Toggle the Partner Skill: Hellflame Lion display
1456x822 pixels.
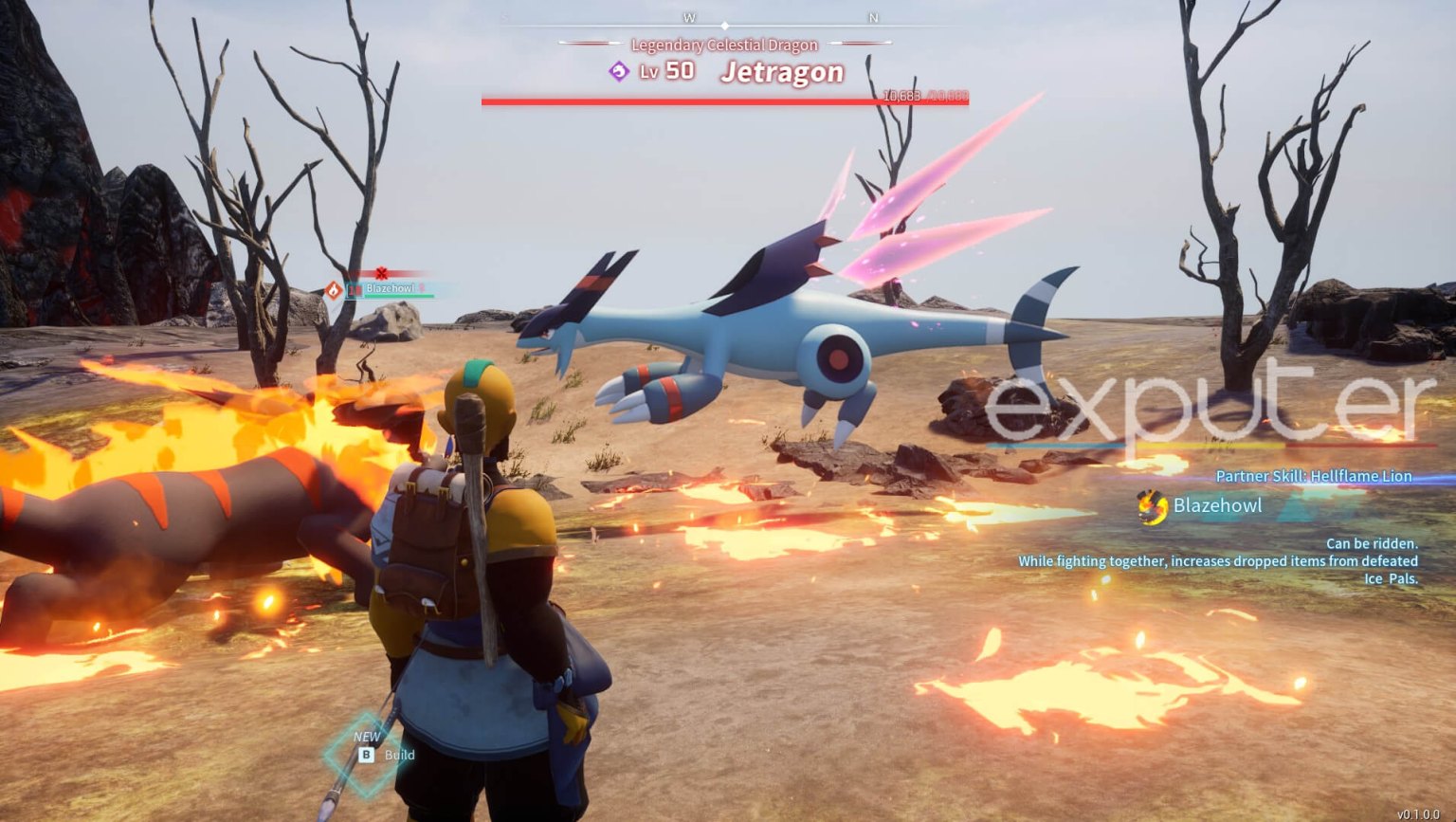pyautogui.click(x=1314, y=476)
